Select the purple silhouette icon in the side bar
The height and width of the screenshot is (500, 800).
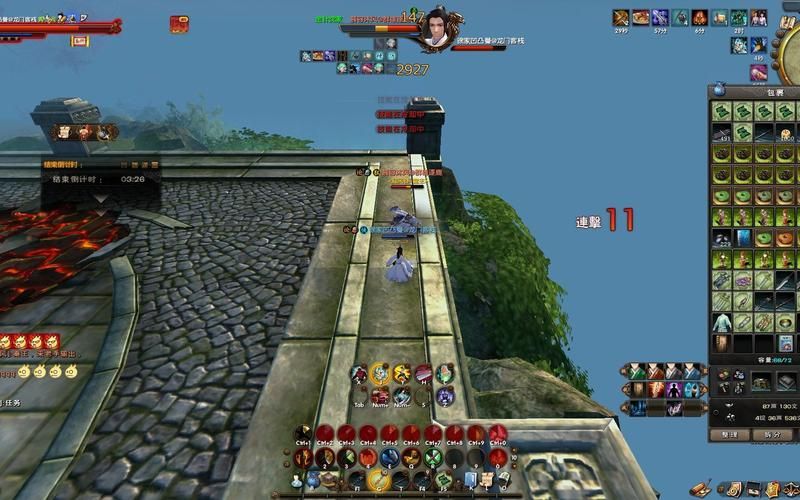pos(676,388)
